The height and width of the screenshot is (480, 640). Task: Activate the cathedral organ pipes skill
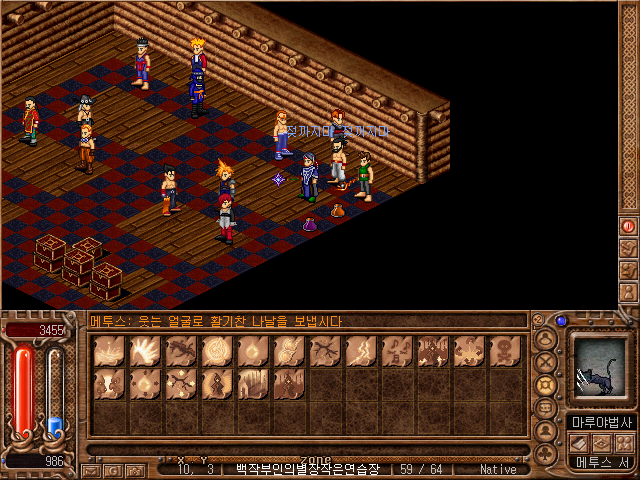tap(253, 383)
